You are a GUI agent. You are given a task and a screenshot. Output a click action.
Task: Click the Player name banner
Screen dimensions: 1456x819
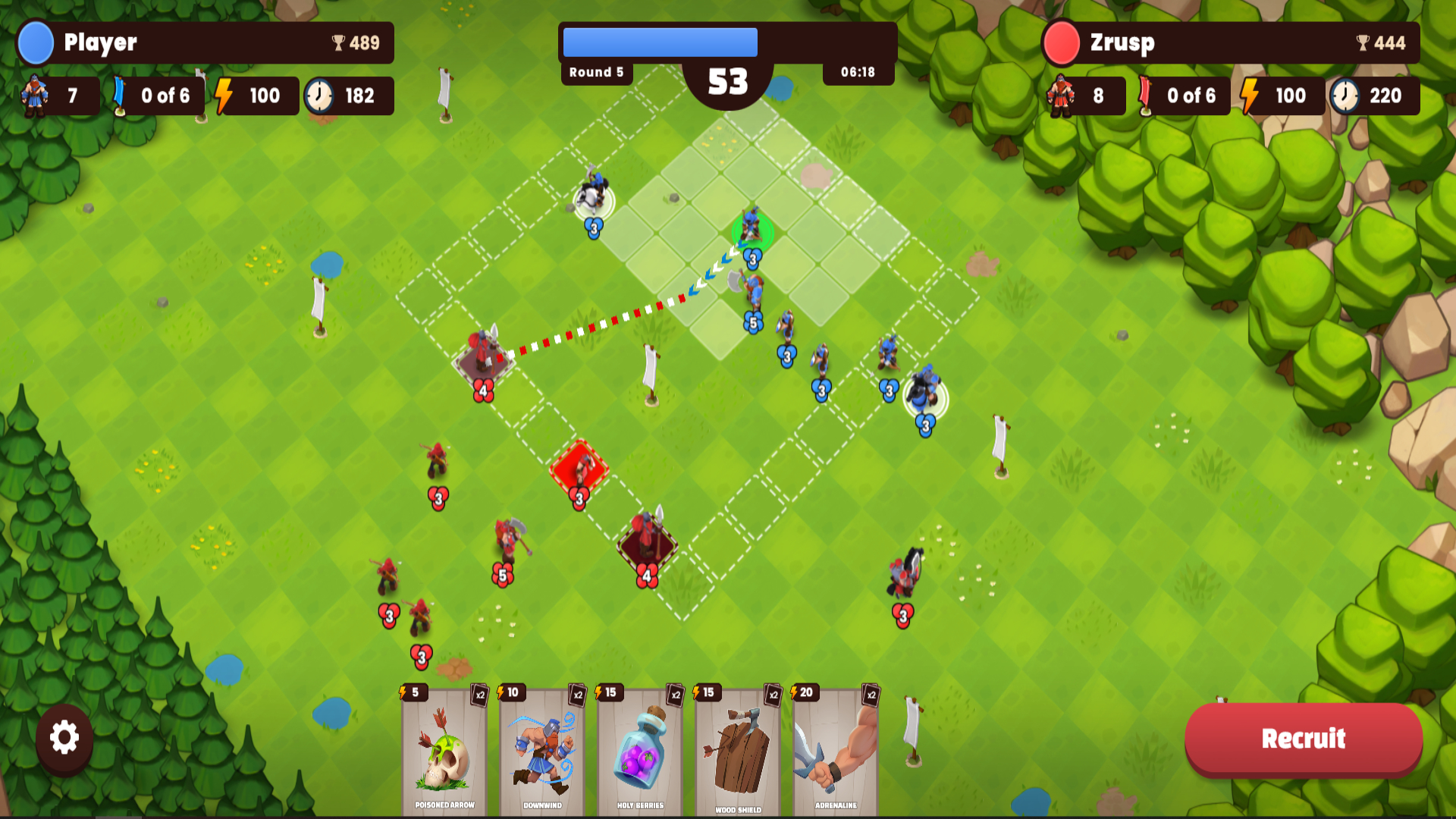pos(100,43)
